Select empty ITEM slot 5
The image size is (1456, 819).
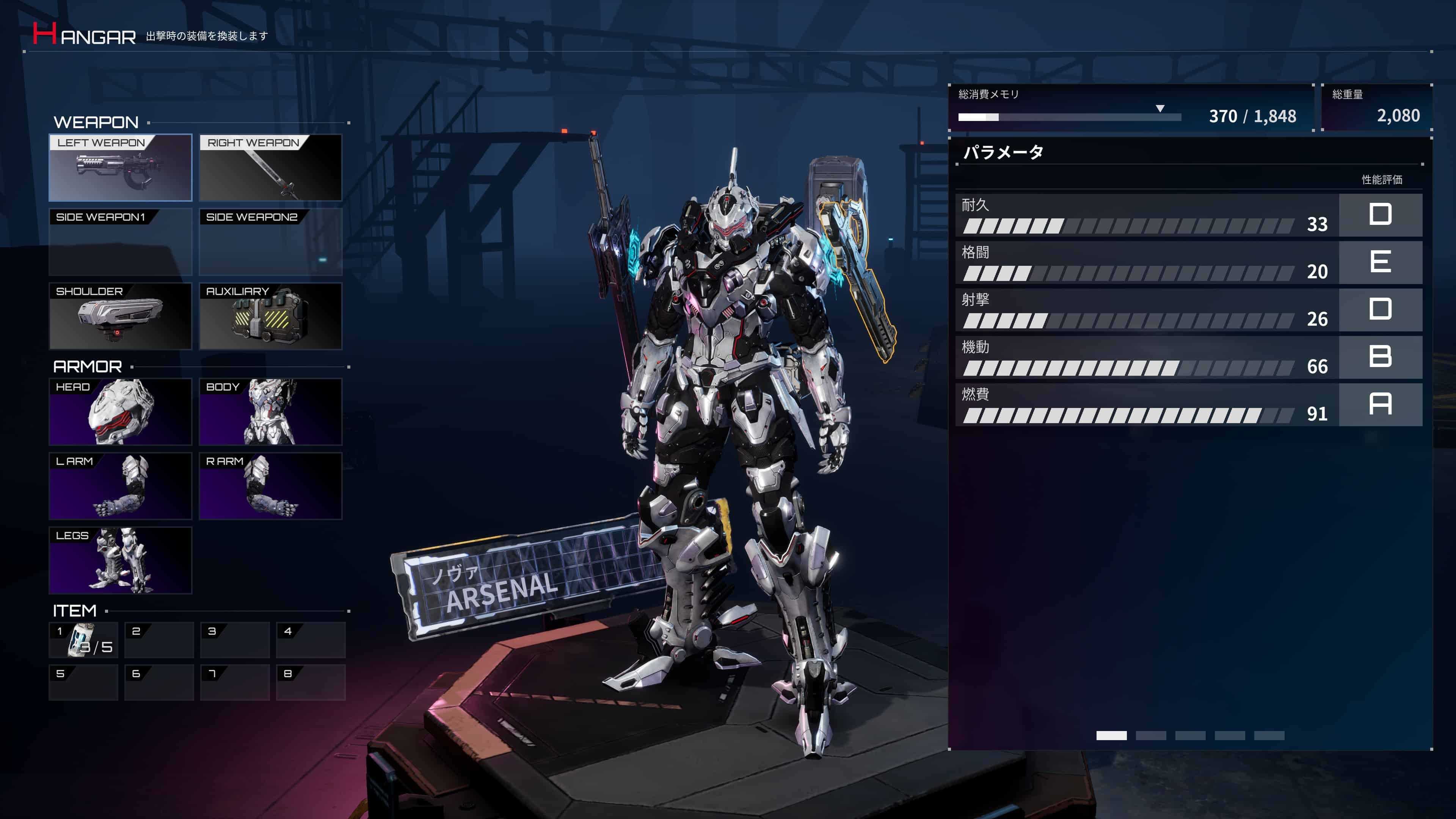pos(83,682)
